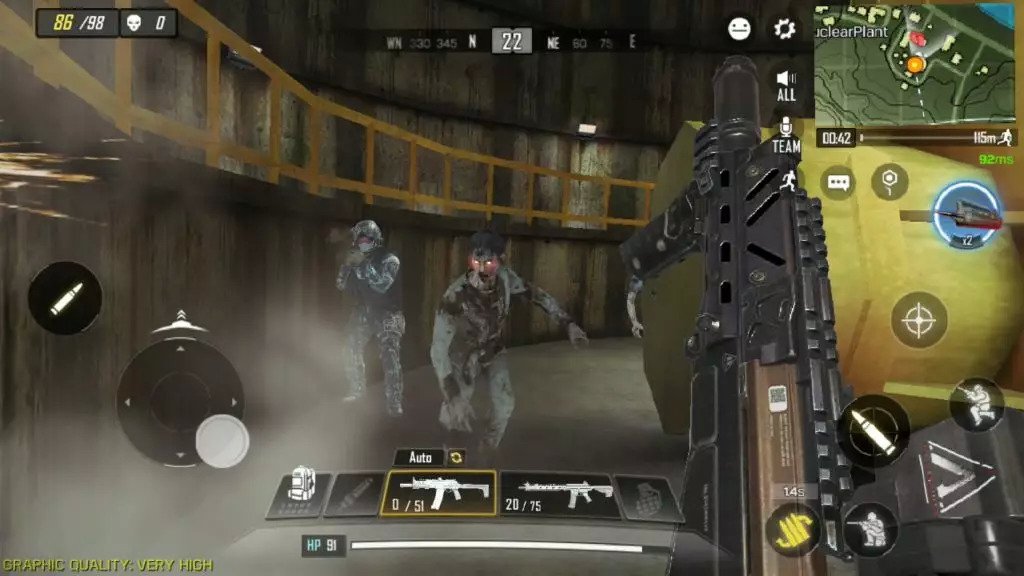Open the settings gear menu

click(785, 28)
